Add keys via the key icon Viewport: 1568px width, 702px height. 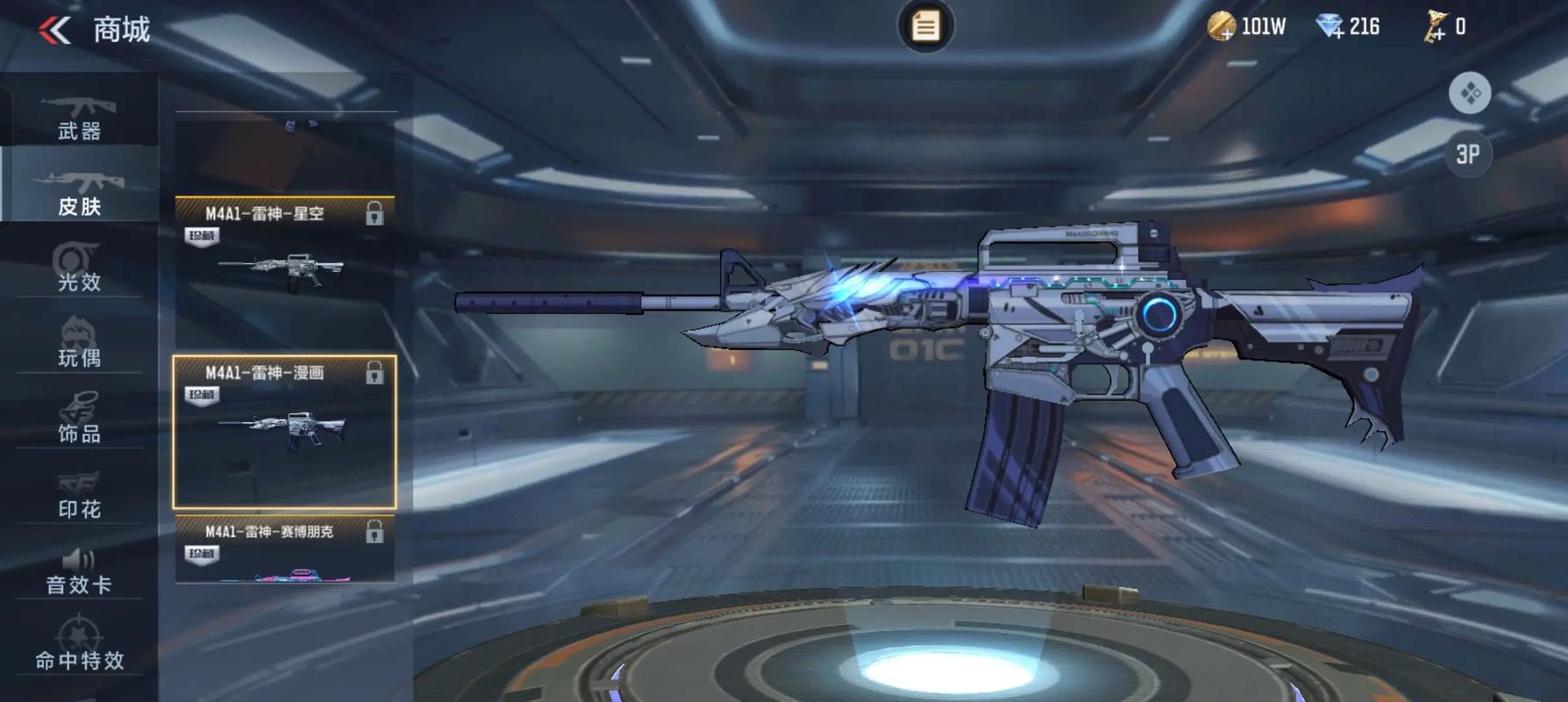pyautogui.click(x=1435, y=27)
